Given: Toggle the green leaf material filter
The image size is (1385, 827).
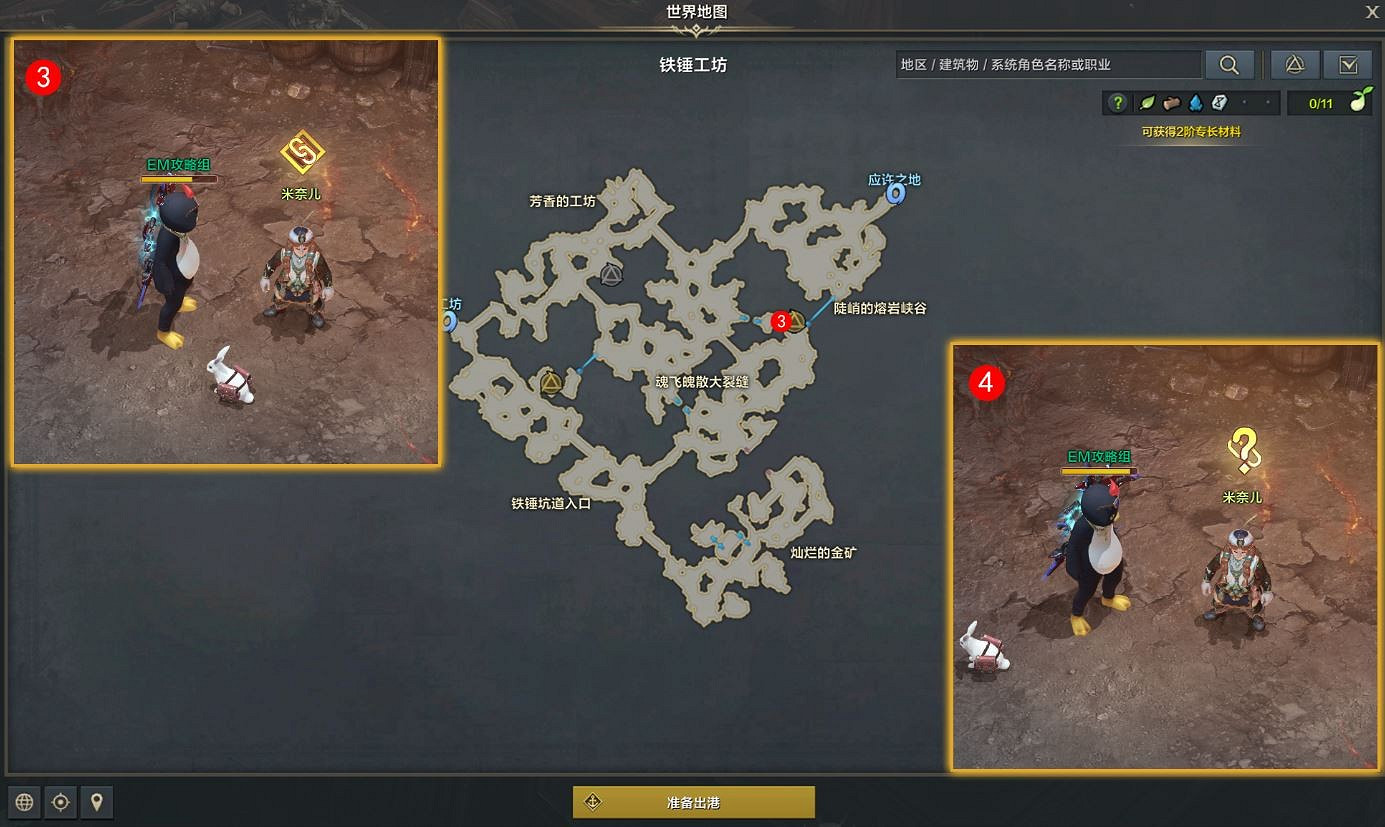Looking at the screenshot, I should pyautogui.click(x=1147, y=102).
